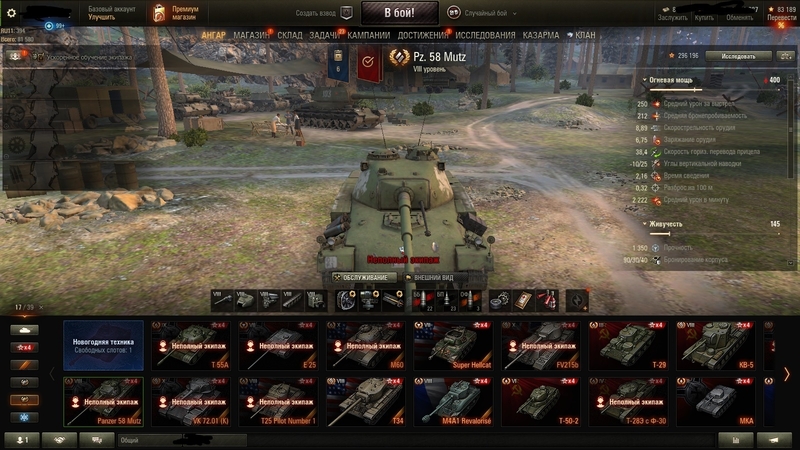Show next tanks with carousel right arrow
The width and height of the screenshot is (800, 450).
tap(787, 374)
